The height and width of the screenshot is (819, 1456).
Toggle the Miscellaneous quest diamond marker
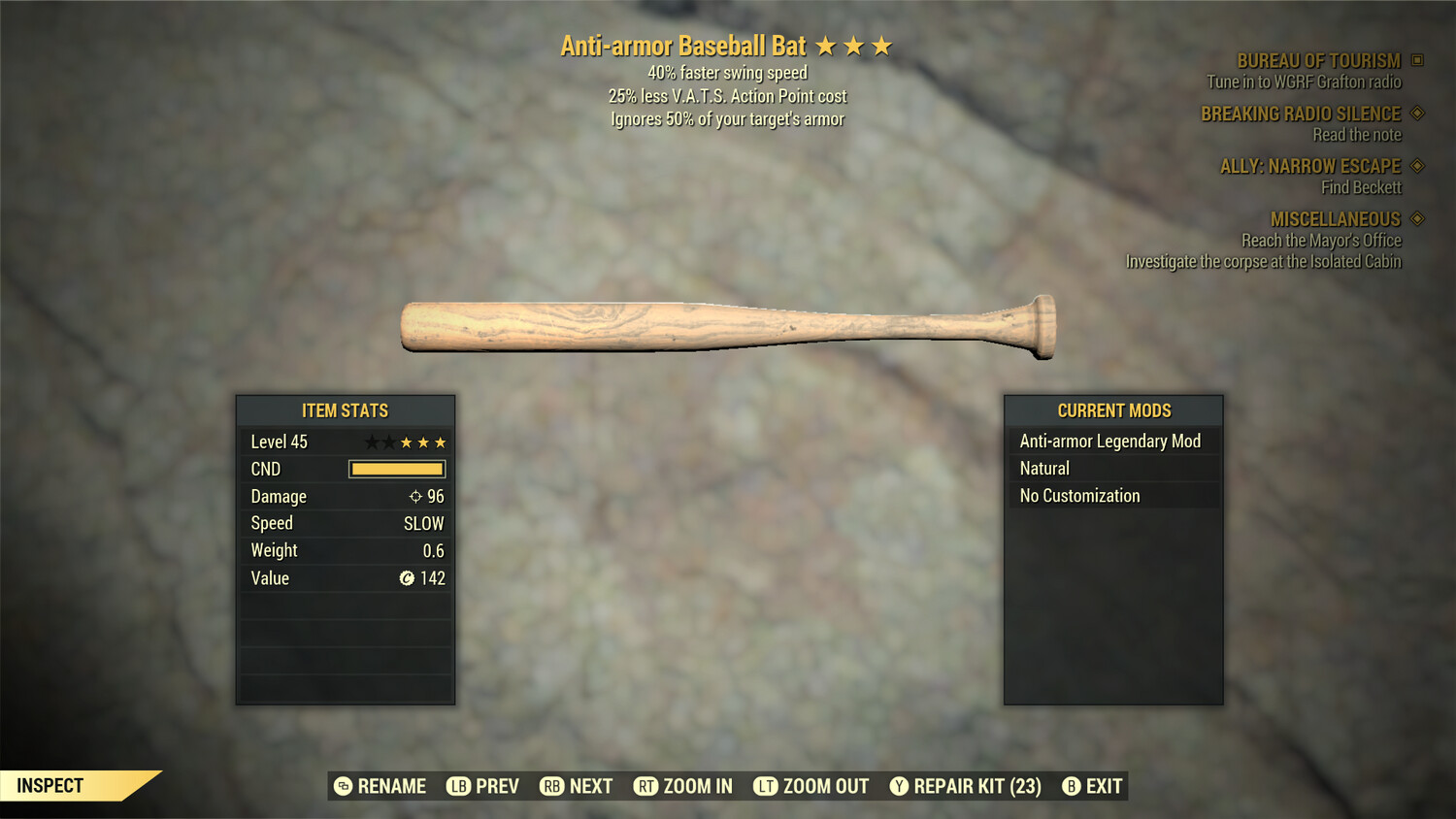1417,219
